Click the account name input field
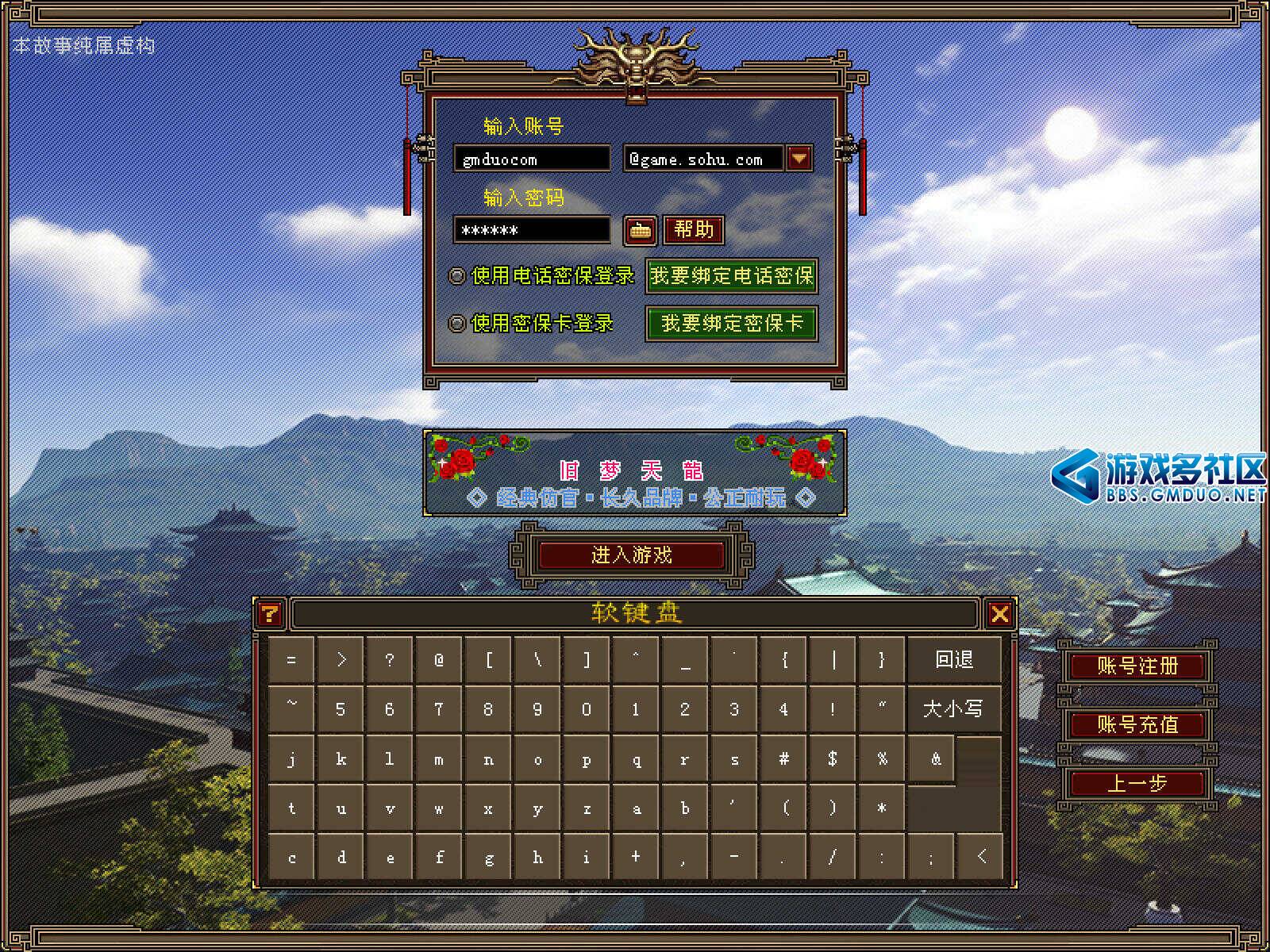The image size is (1270, 952). click(531, 159)
